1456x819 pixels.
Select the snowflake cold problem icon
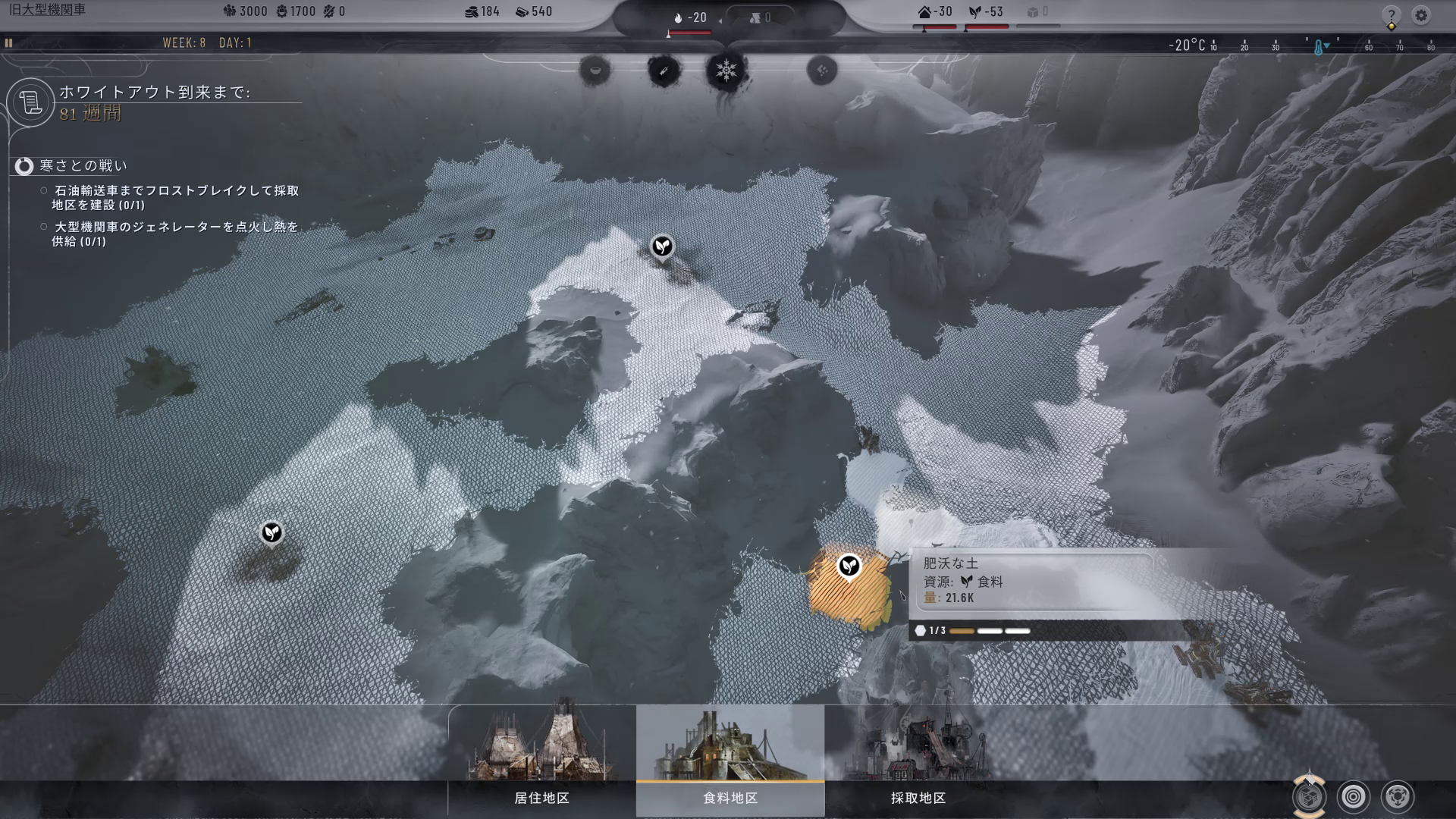[726, 71]
